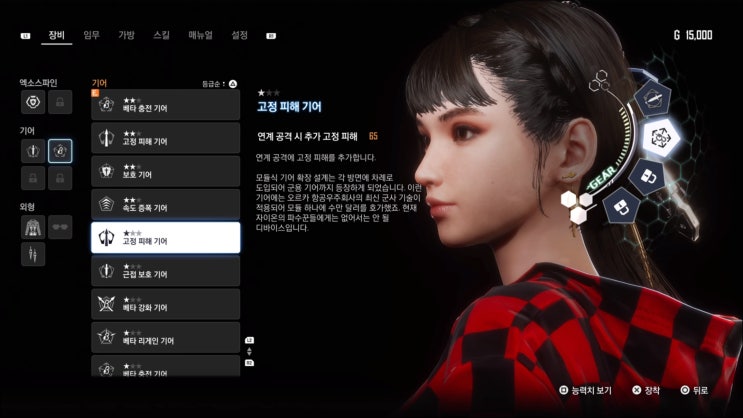Go to the 스킬 tab

coord(161,35)
